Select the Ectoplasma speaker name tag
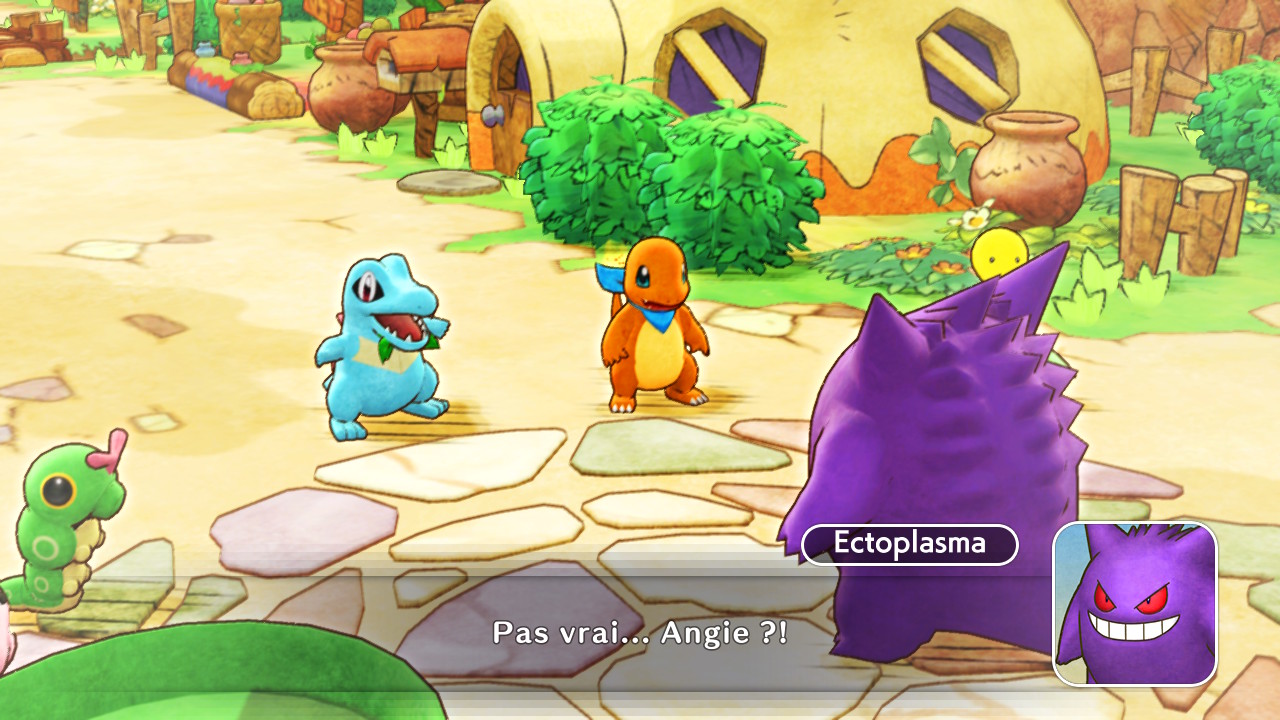 [x=910, y=545]
